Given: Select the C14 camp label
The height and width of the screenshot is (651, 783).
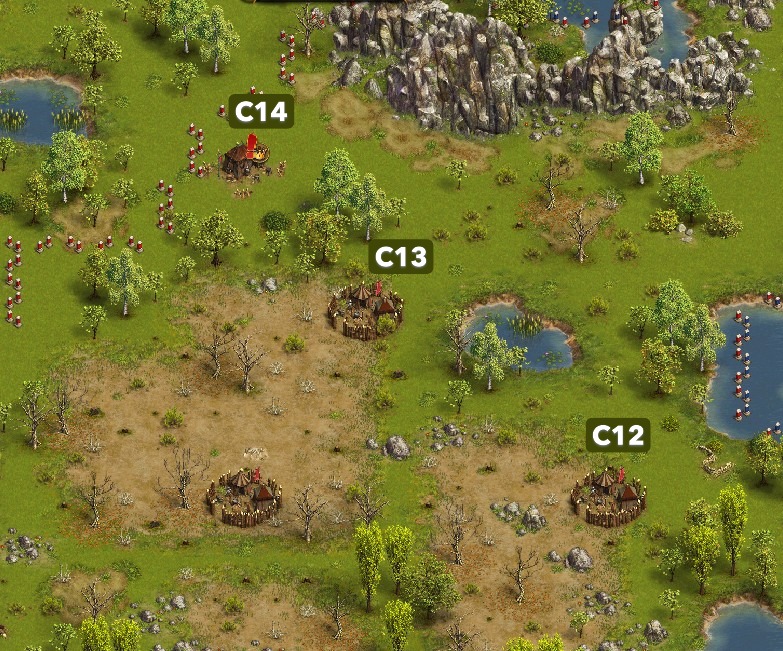Looking at the screenshot, I should 260,112.
